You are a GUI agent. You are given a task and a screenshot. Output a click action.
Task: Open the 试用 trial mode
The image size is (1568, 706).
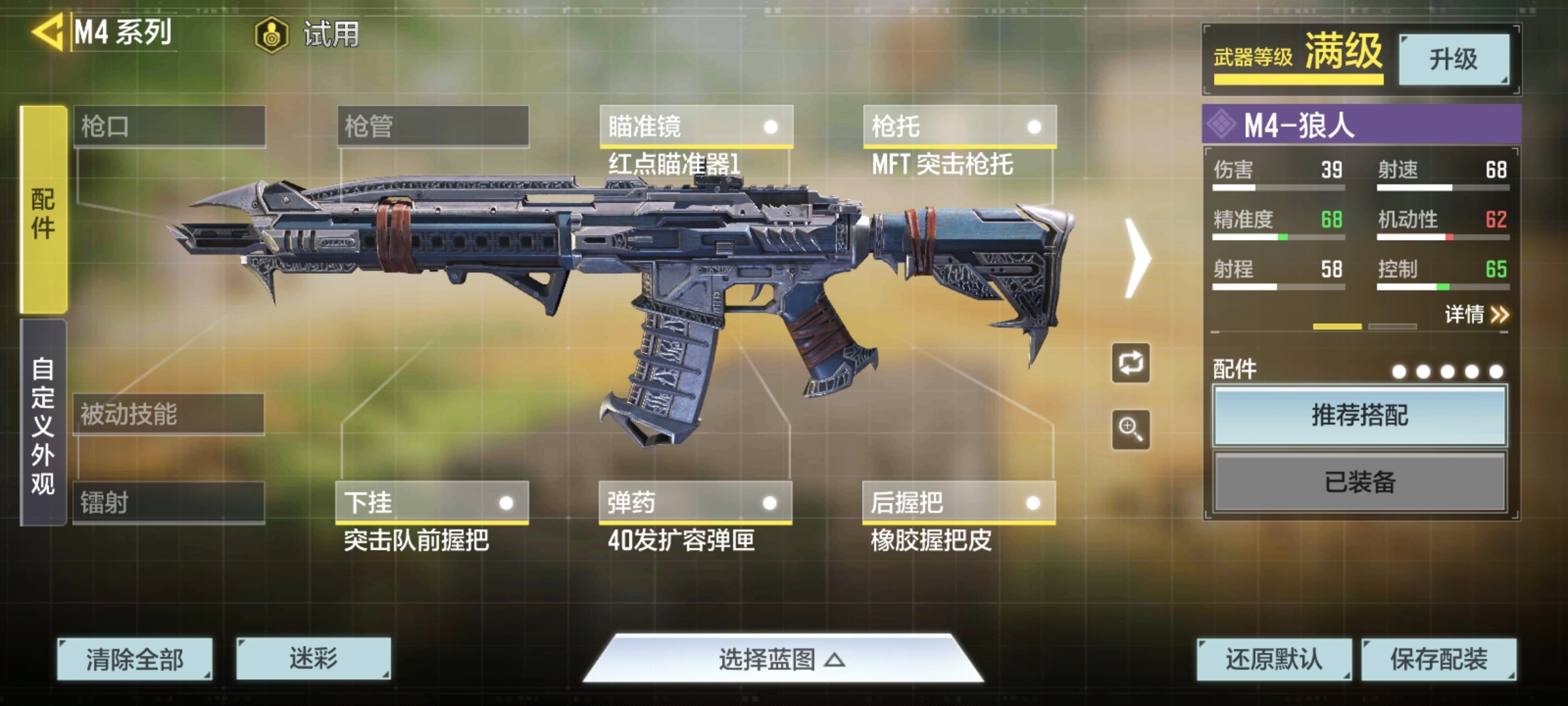coord(307,34)
